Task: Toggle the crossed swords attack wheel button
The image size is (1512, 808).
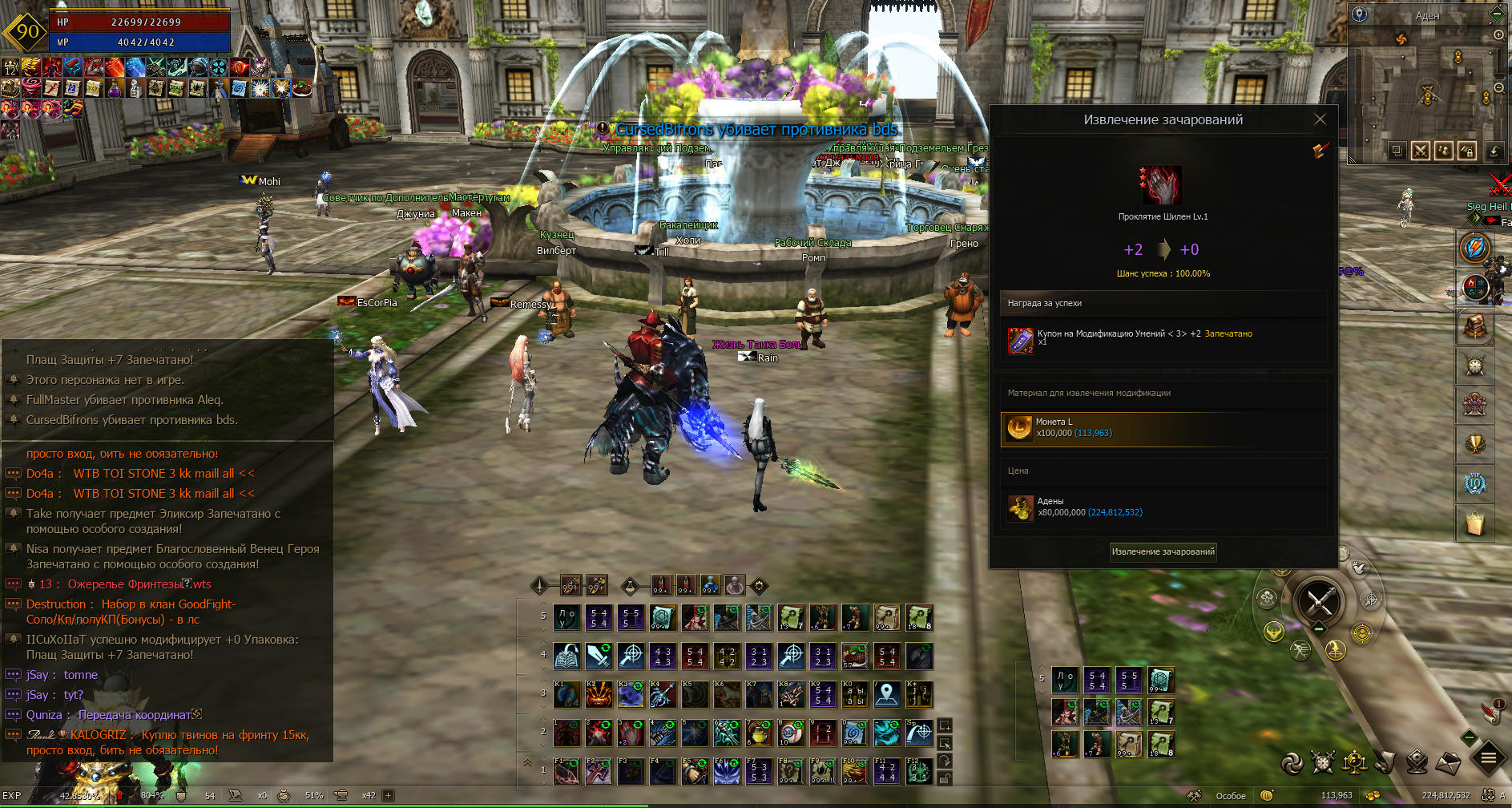Action: [1320, 600]
